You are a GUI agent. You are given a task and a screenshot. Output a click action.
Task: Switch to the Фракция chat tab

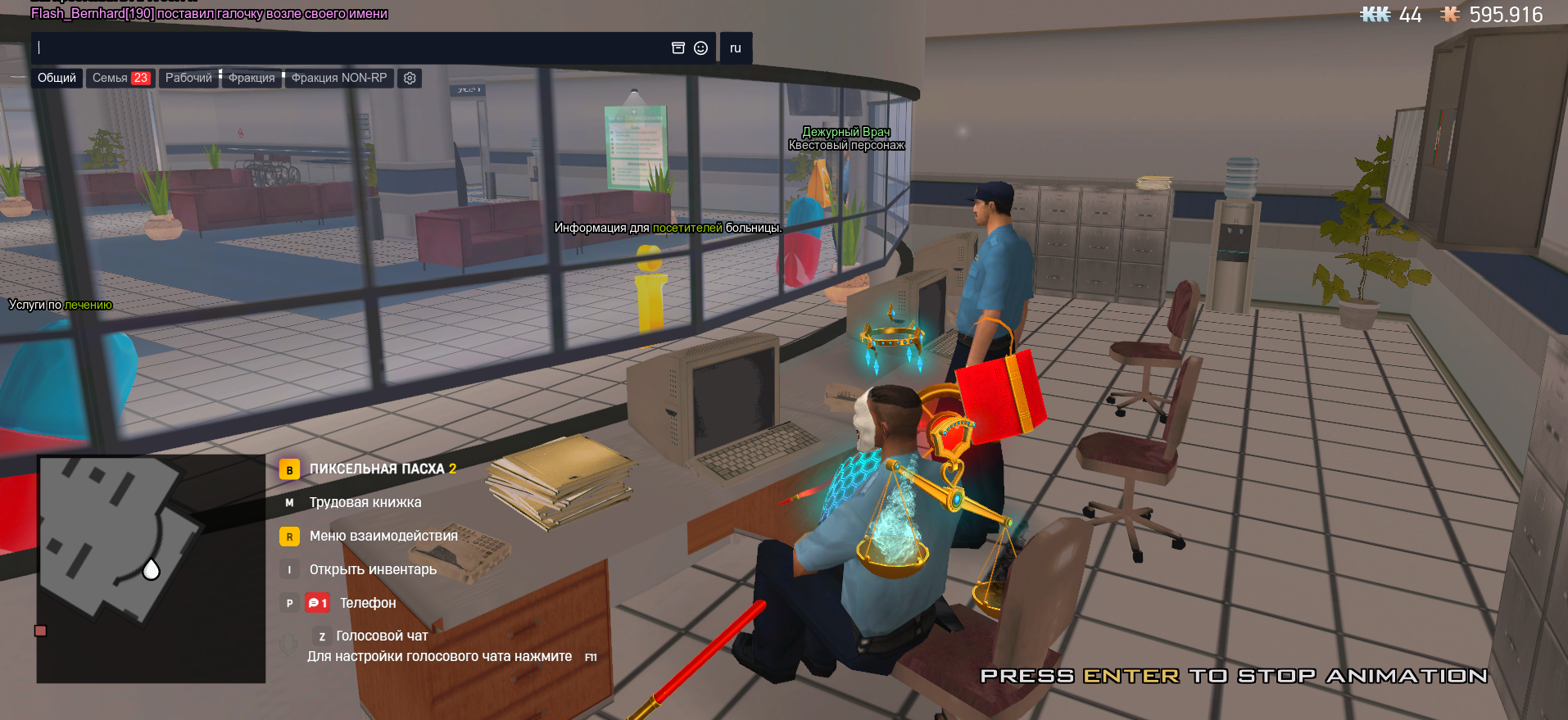tap(252, 78)
